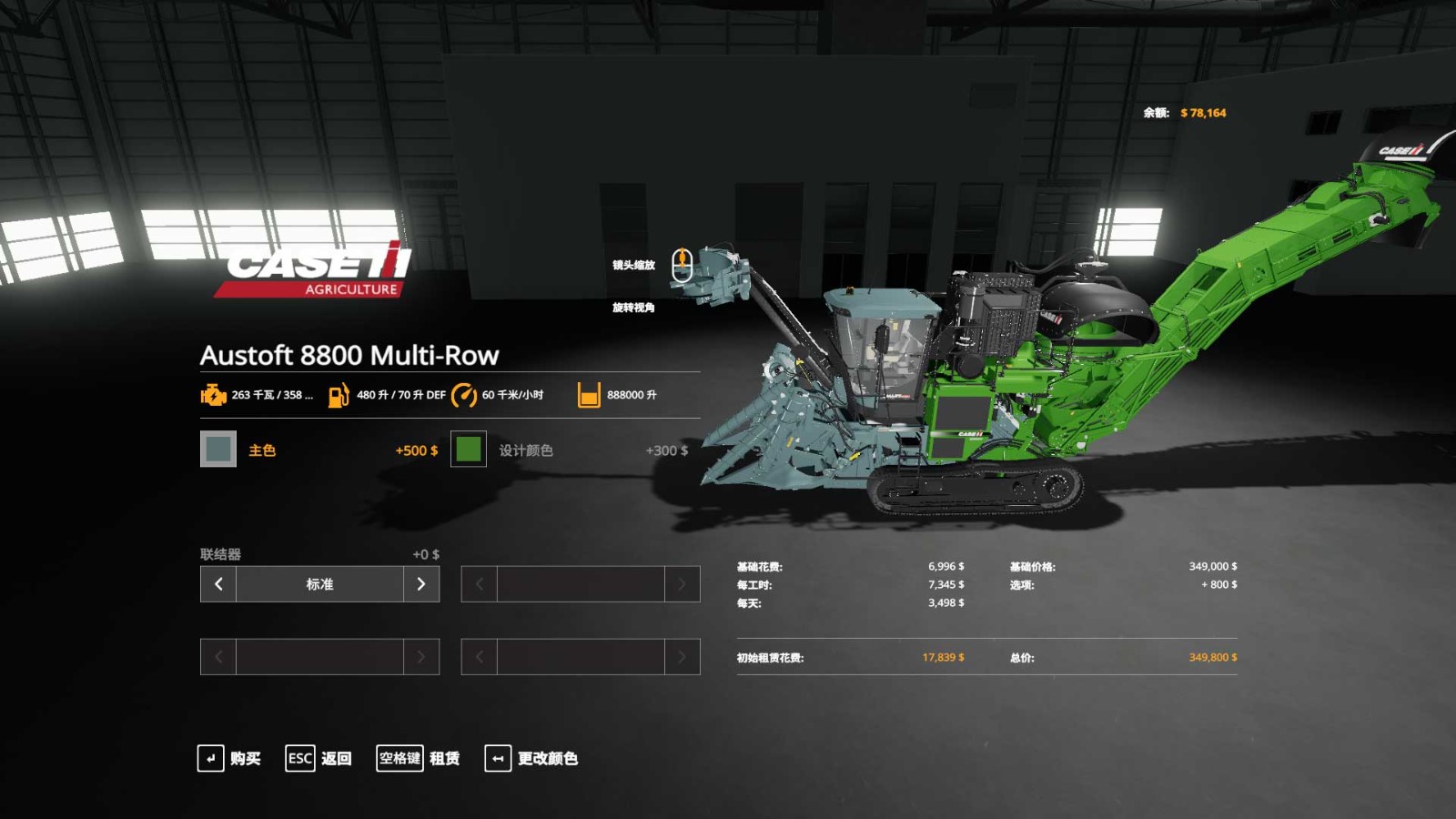The image size is (1456, 819).
Task: Buy the Austoft 8800 Multi-Row
Action: tap(229, 758)
